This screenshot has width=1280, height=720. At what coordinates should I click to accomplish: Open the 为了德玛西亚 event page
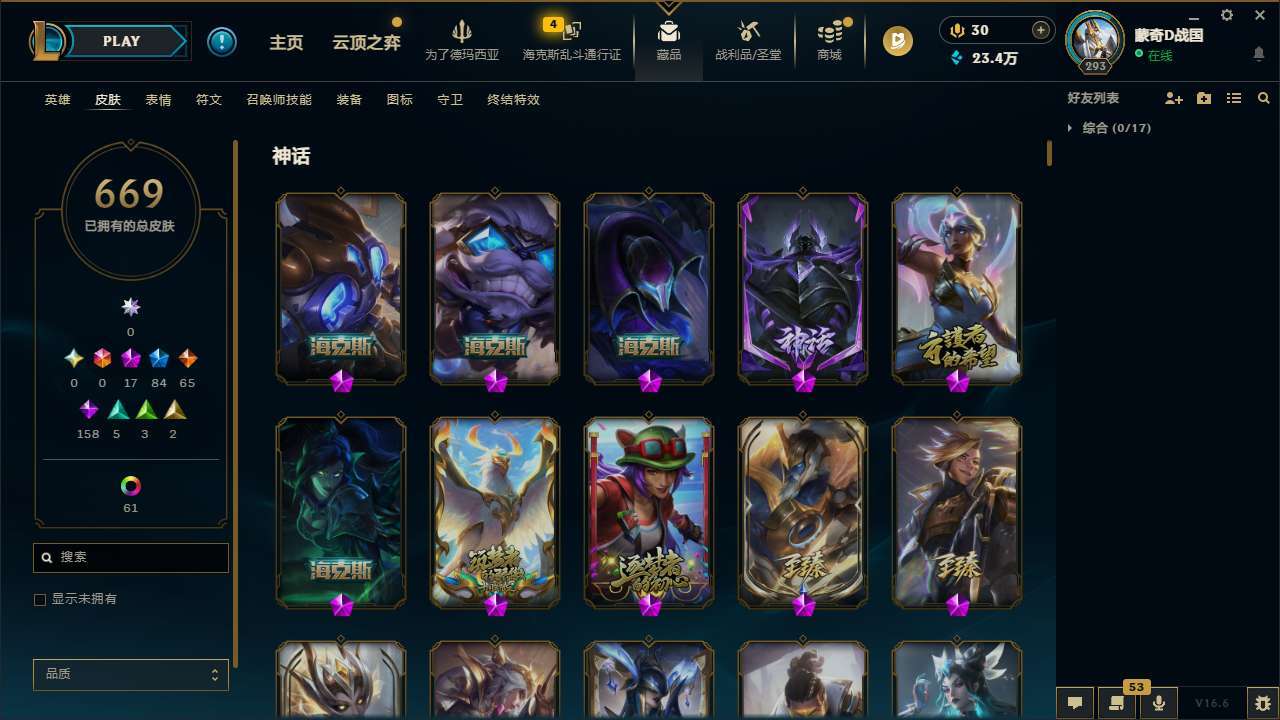click(460, 44)
